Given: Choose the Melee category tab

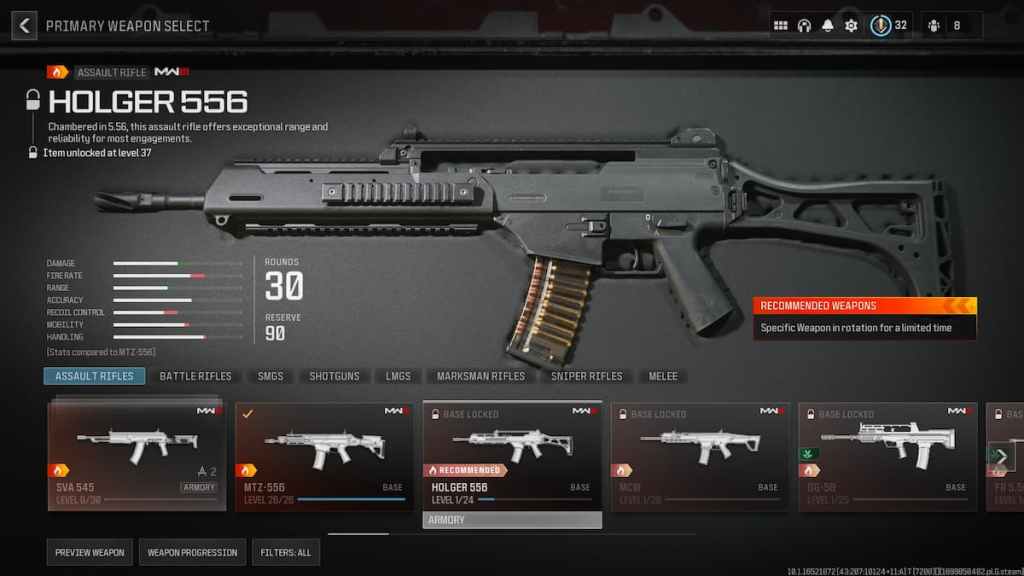Looking at the screenshot, I should coord(662,376).
